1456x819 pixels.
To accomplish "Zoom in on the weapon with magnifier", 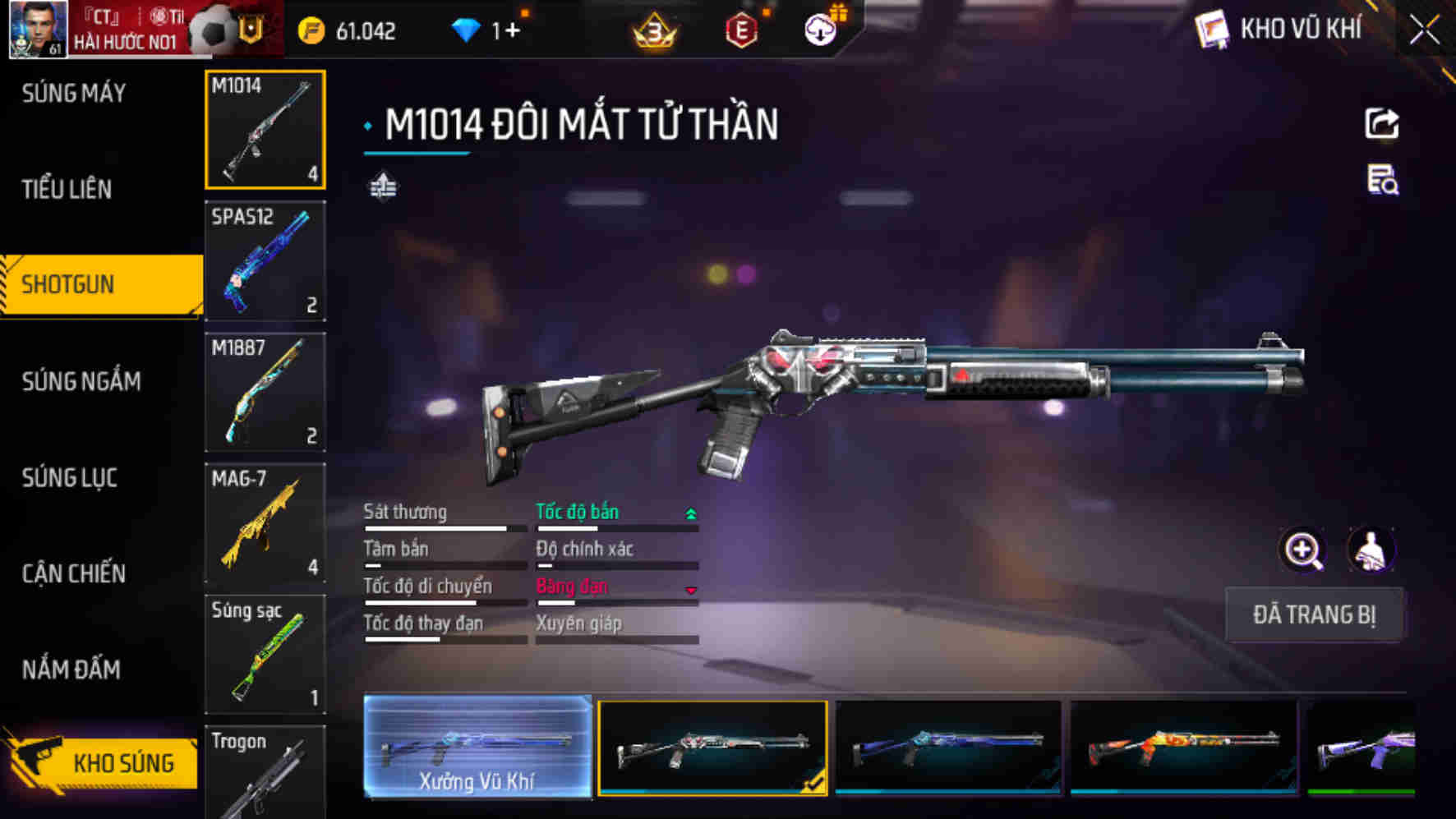I will [x=1303, y=550].
